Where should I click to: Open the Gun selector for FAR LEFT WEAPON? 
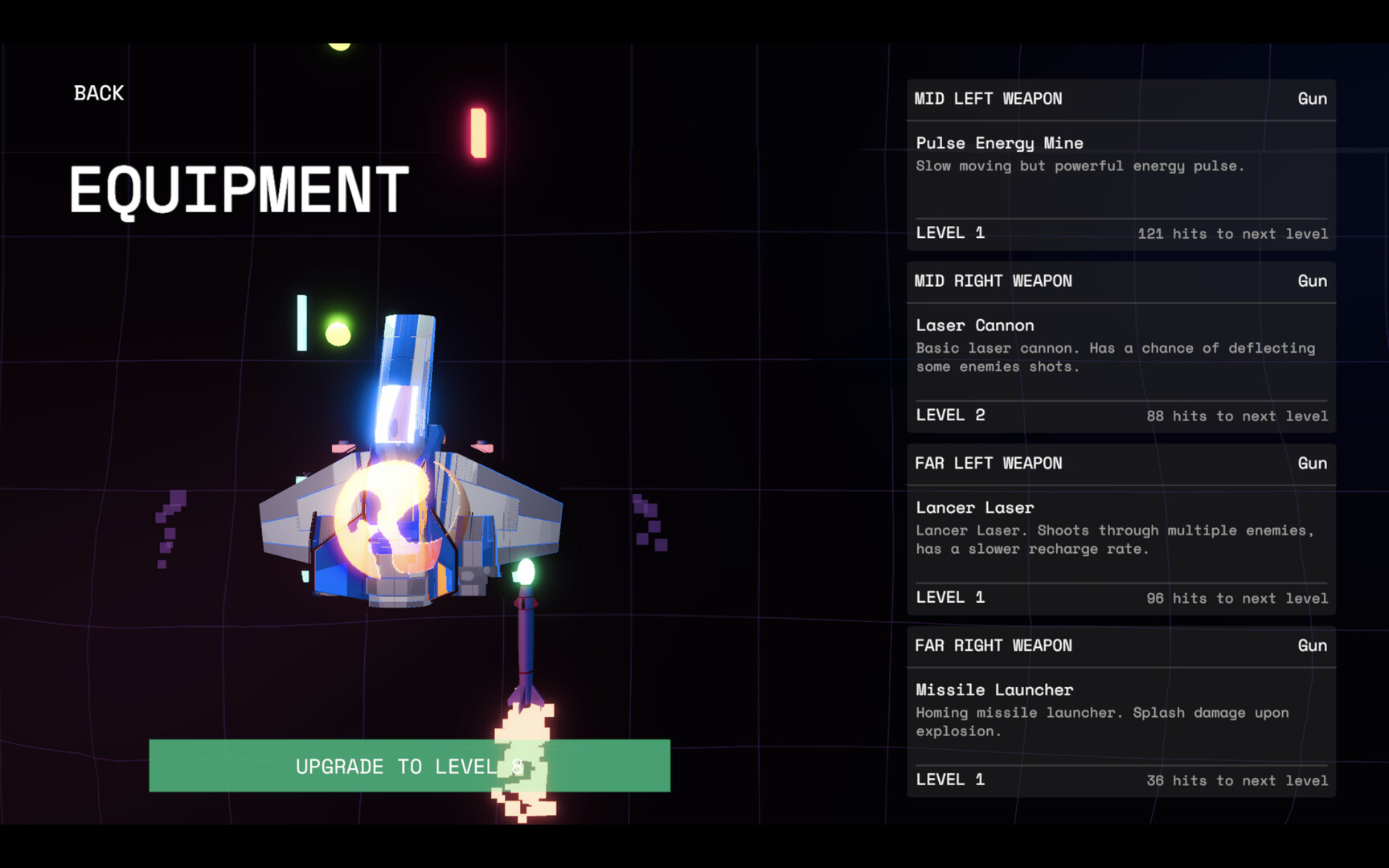1312,463
